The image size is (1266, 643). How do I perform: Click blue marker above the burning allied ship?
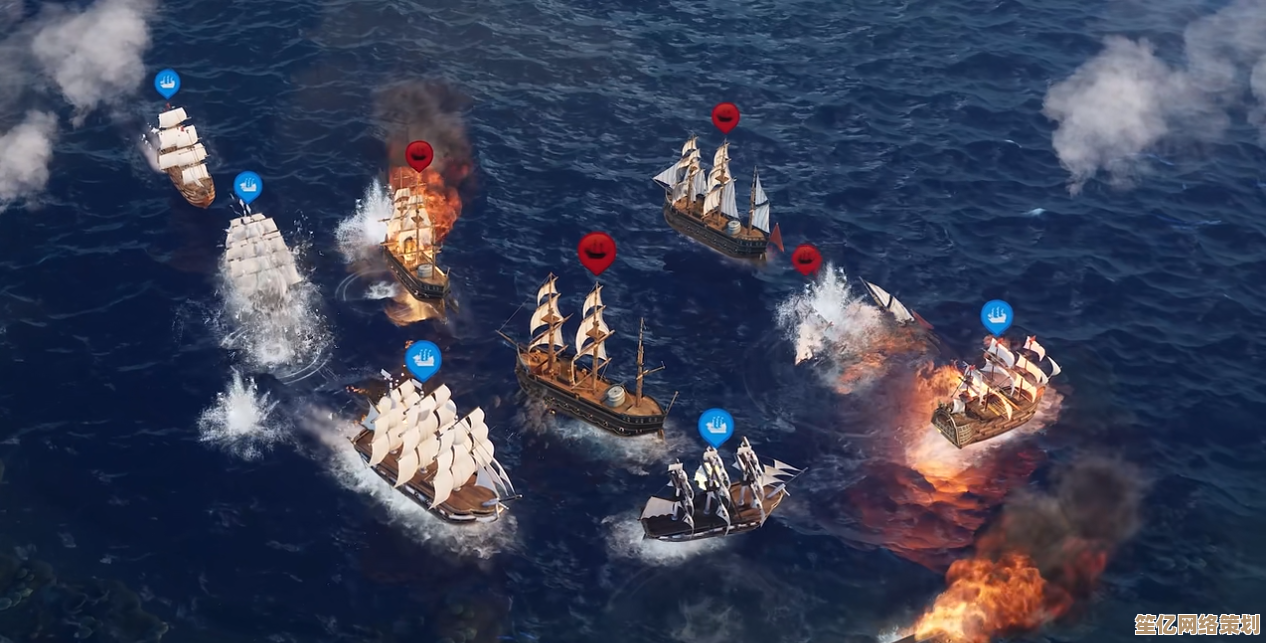point(996,316)
